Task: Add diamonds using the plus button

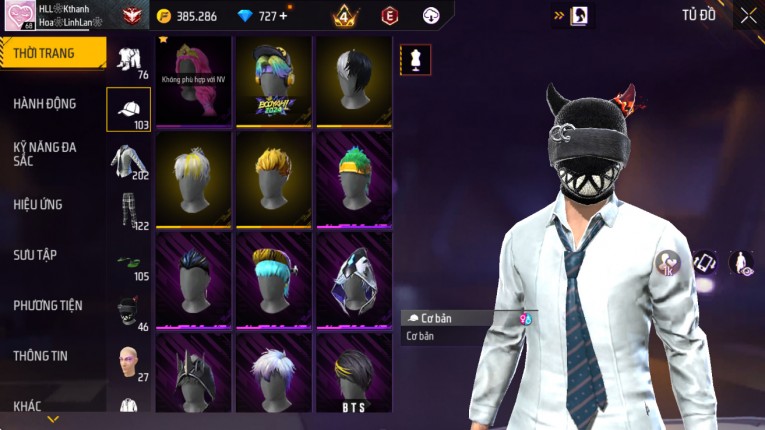Action: click(x=283, y=16)
